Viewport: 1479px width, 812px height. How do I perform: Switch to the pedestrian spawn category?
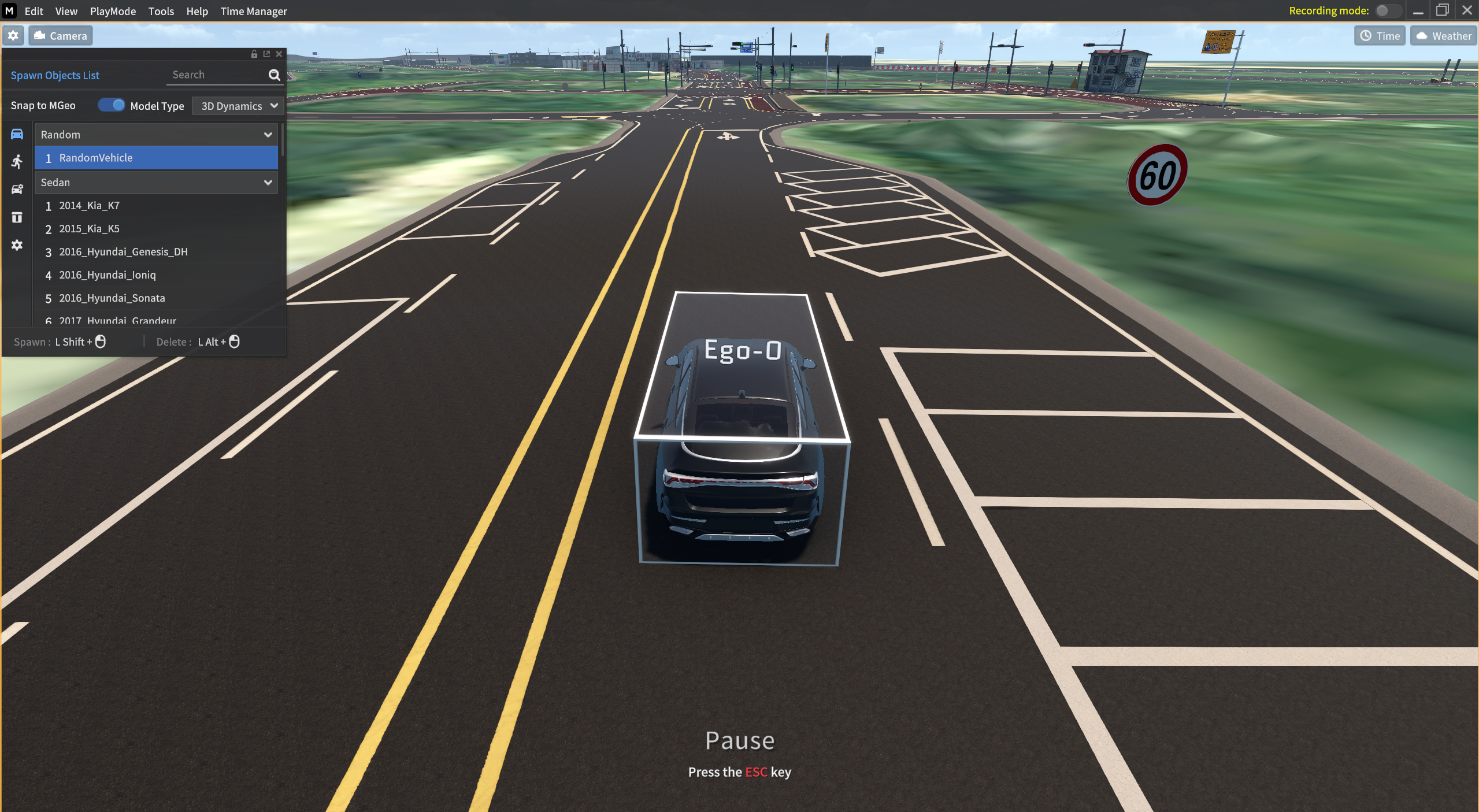[x=17, y=162]
